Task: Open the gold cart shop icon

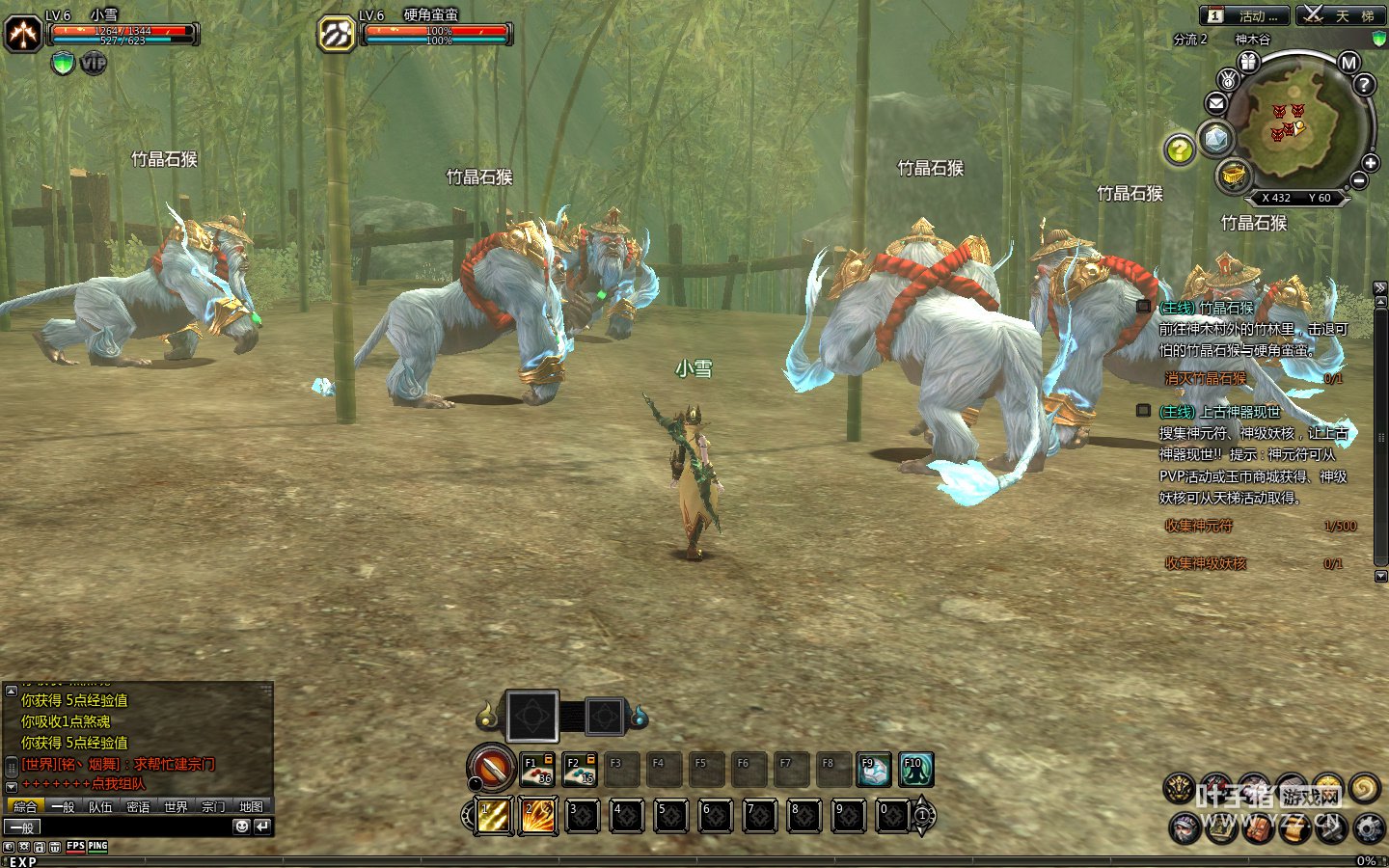Action: point(1234,176)
